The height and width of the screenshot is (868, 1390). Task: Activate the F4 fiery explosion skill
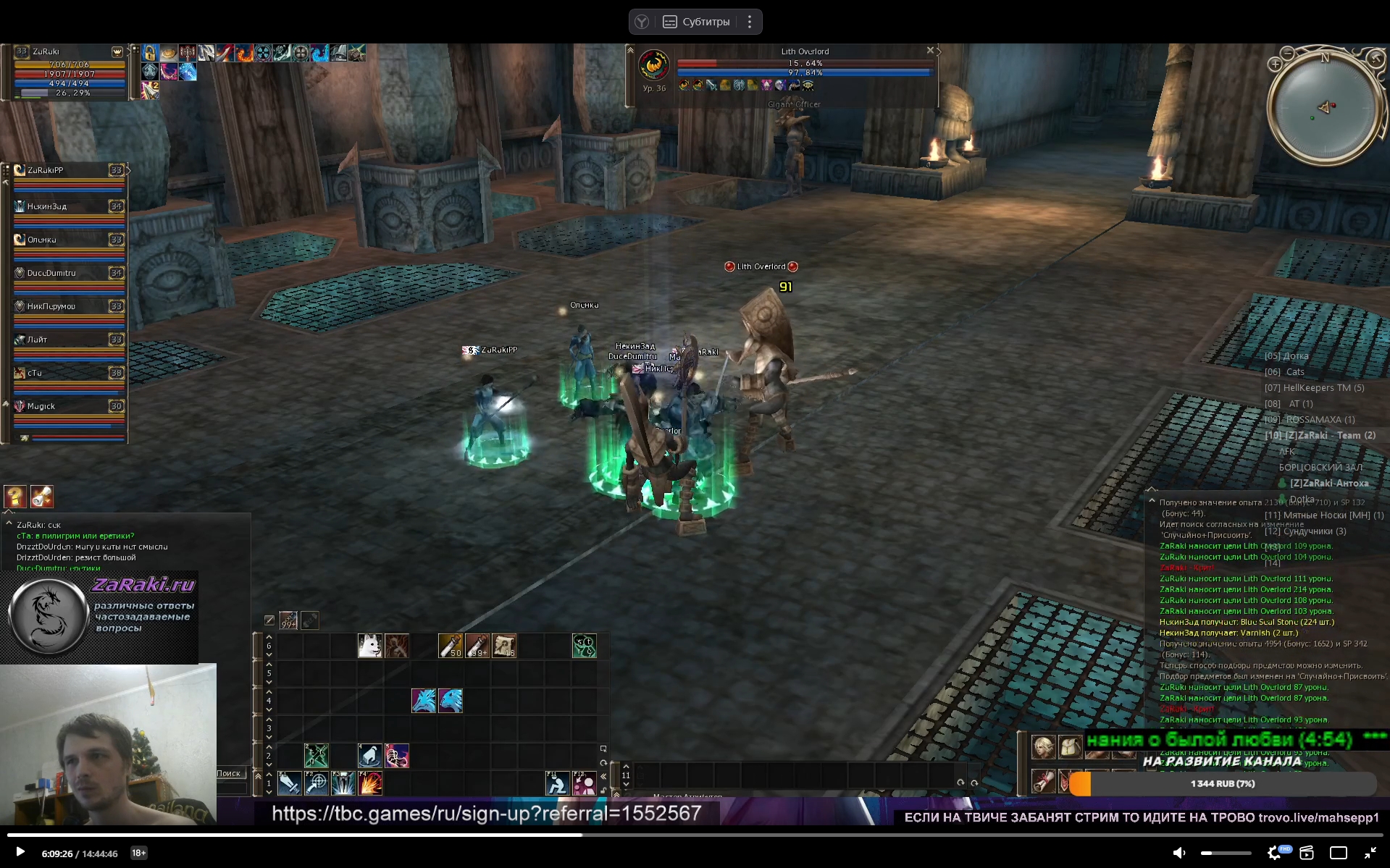point(370,783)
